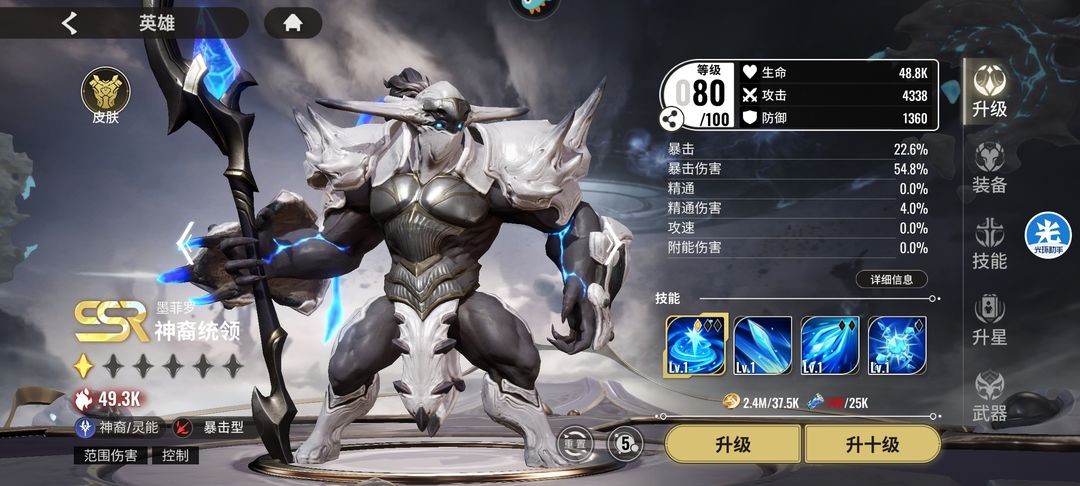
Task: Go back from the 英雄 hero screen
Action: [x=69, y=23]
